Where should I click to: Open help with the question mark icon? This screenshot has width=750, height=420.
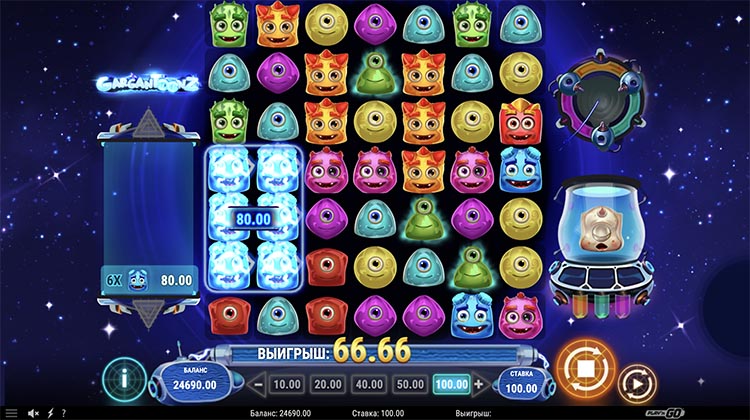pyautogui.click(x=65, y=412)
